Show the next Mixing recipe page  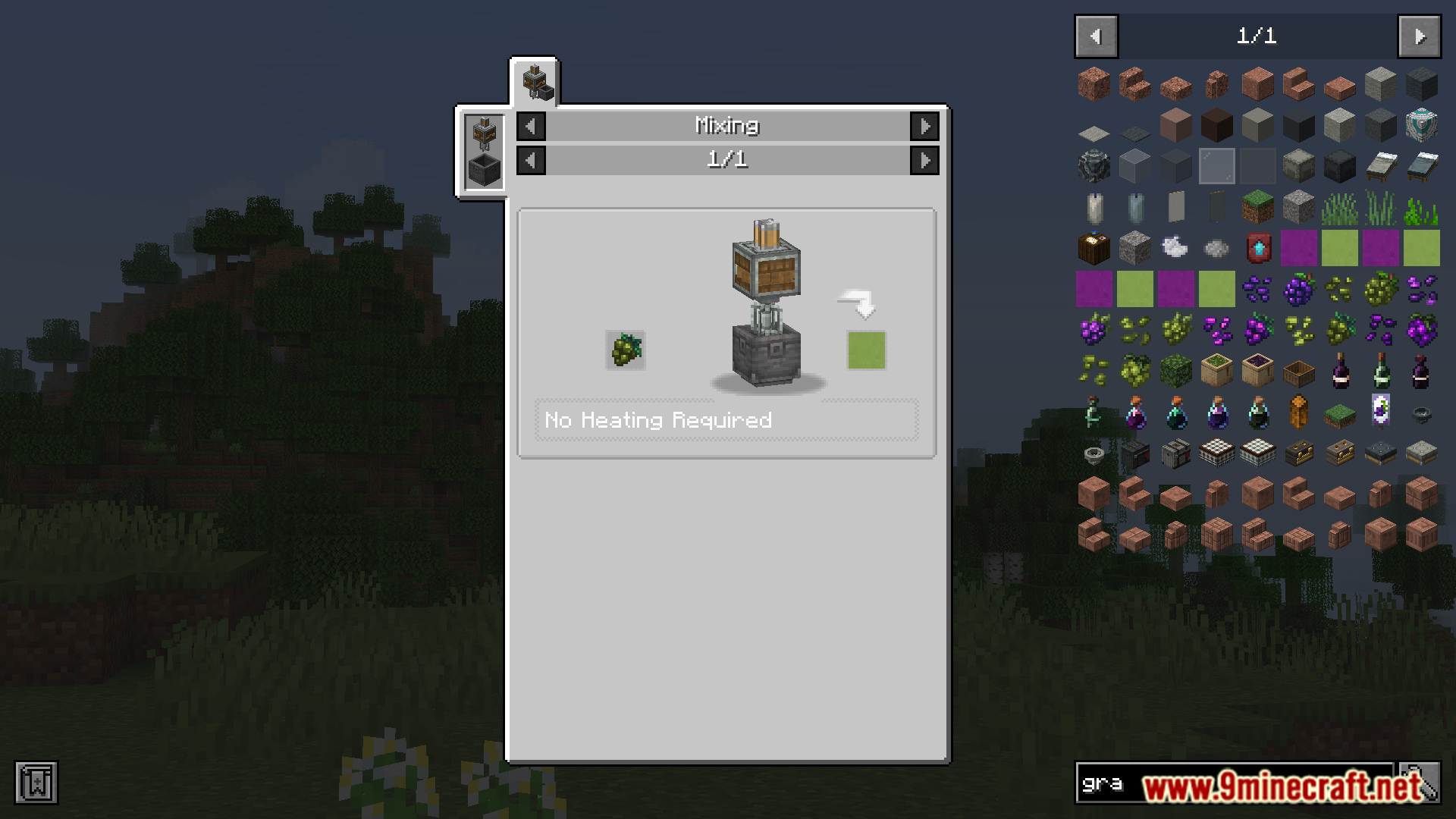click(x=924, y=160)
